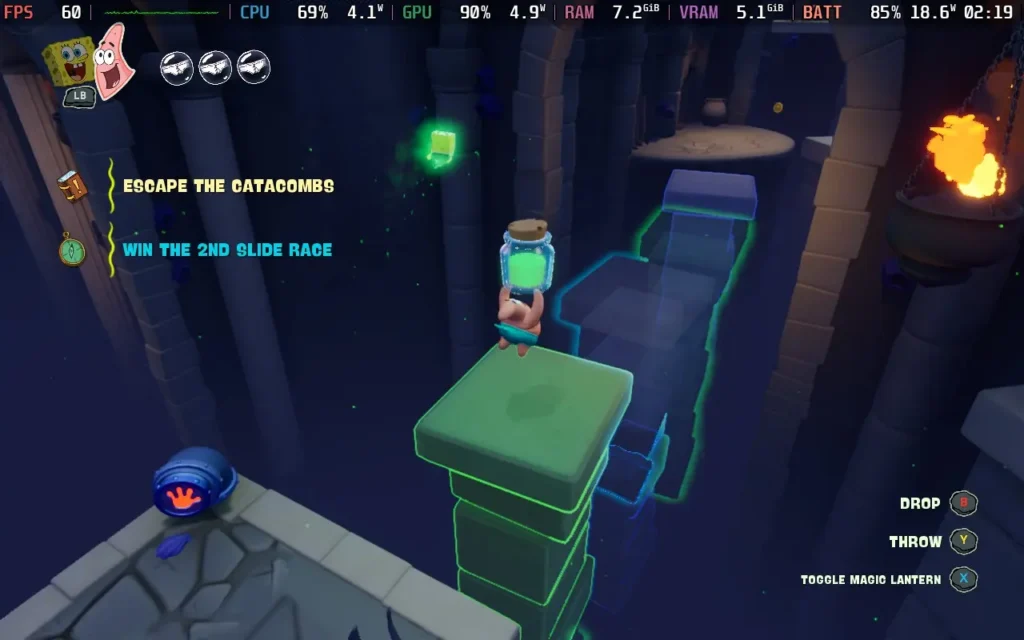1024x640 pixels.
Task: Open the Escape the Catacombs objective
Action: tap(228, 186)
